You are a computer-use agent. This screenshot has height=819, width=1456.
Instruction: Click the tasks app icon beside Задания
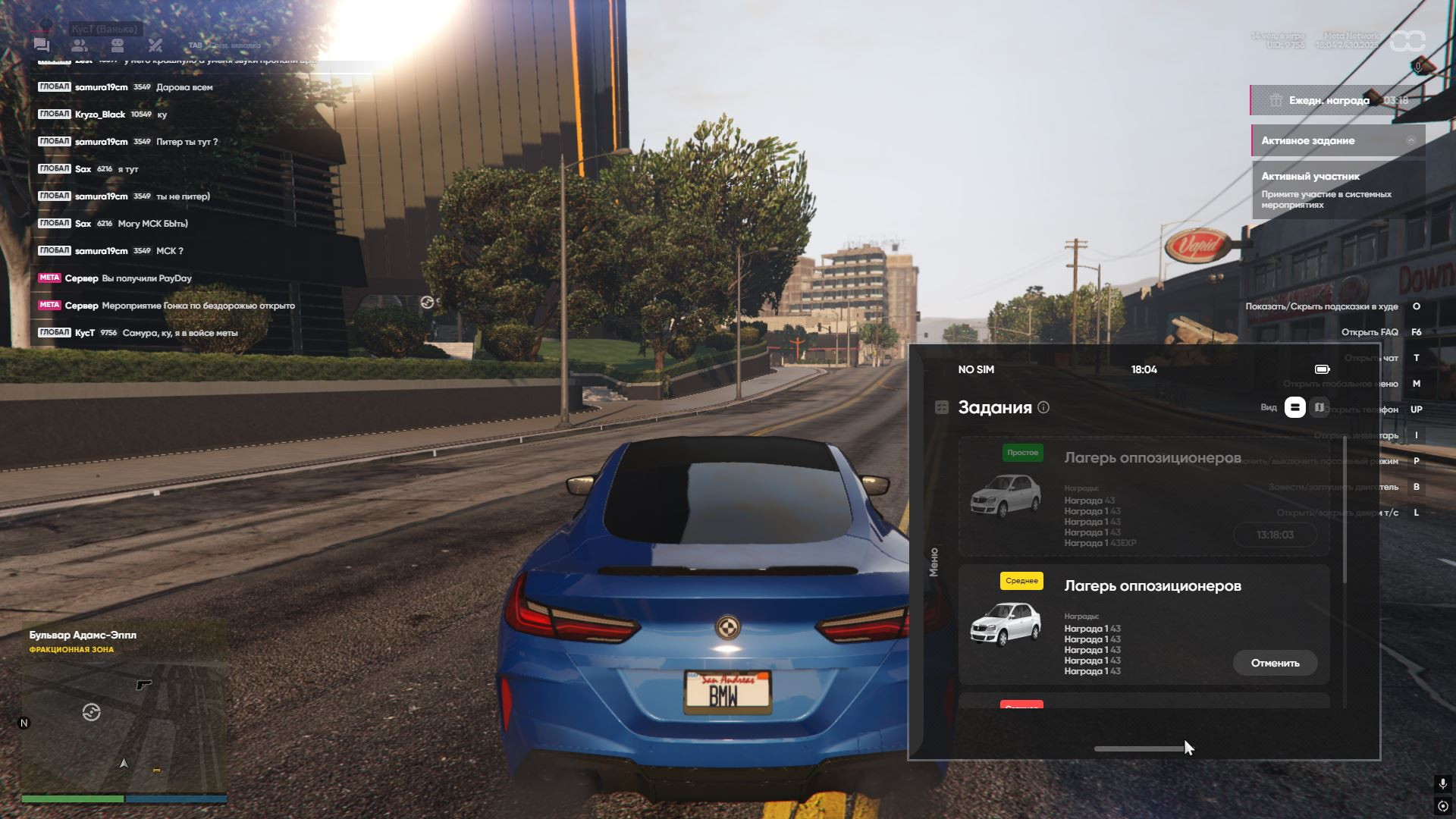[942, 408]
